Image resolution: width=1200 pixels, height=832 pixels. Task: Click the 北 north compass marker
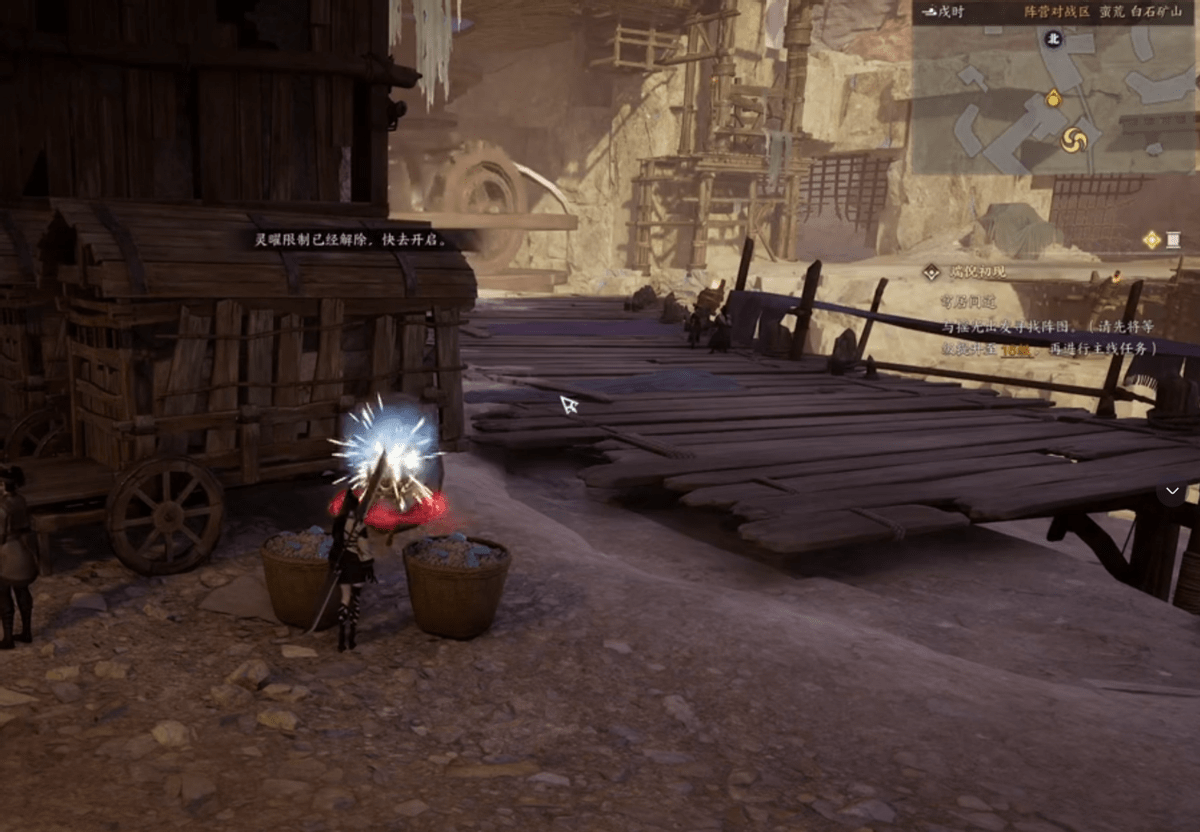pyautogui.click(x=1052, y=39)
